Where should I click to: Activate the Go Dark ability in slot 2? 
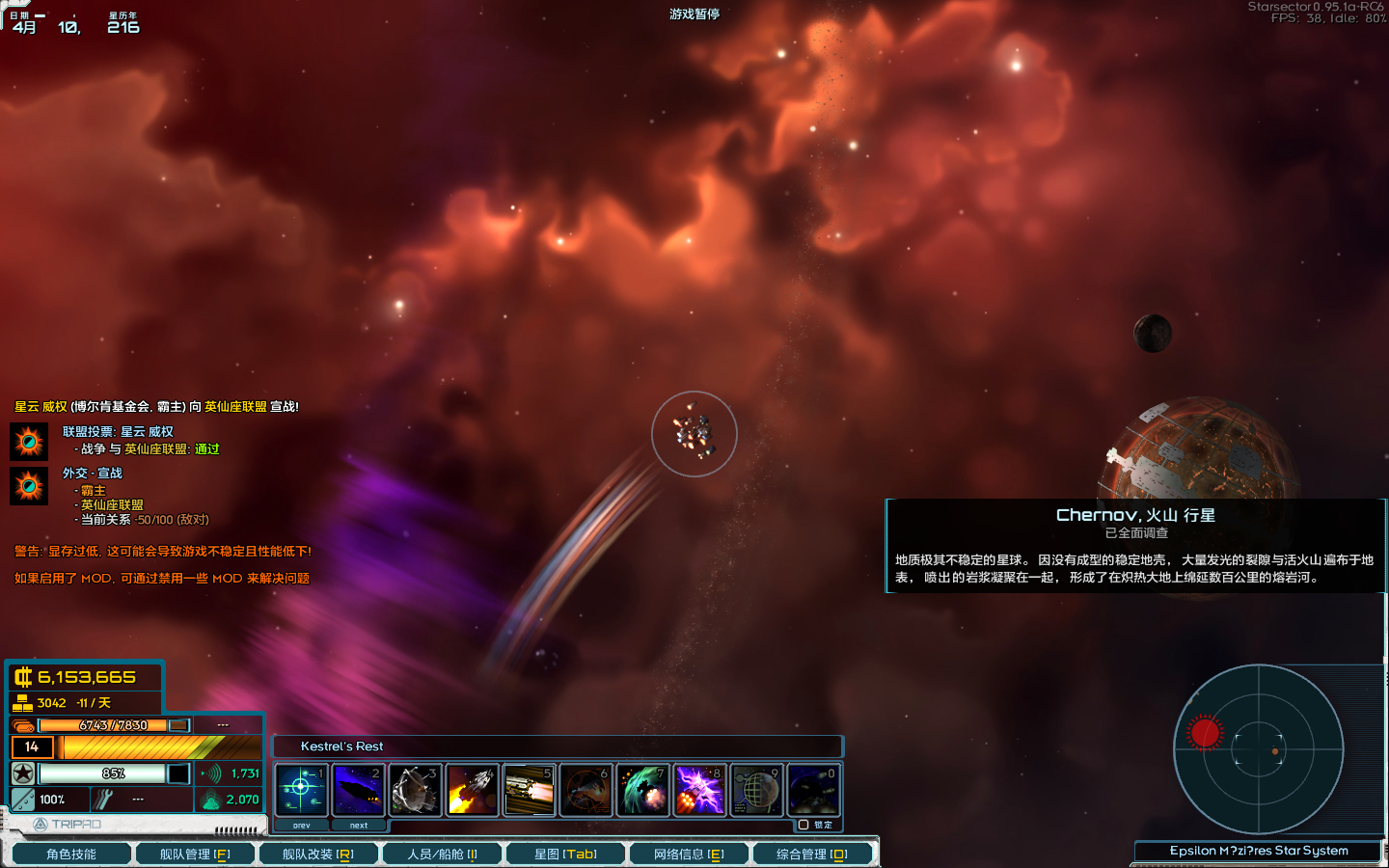[x=359, y=789]
